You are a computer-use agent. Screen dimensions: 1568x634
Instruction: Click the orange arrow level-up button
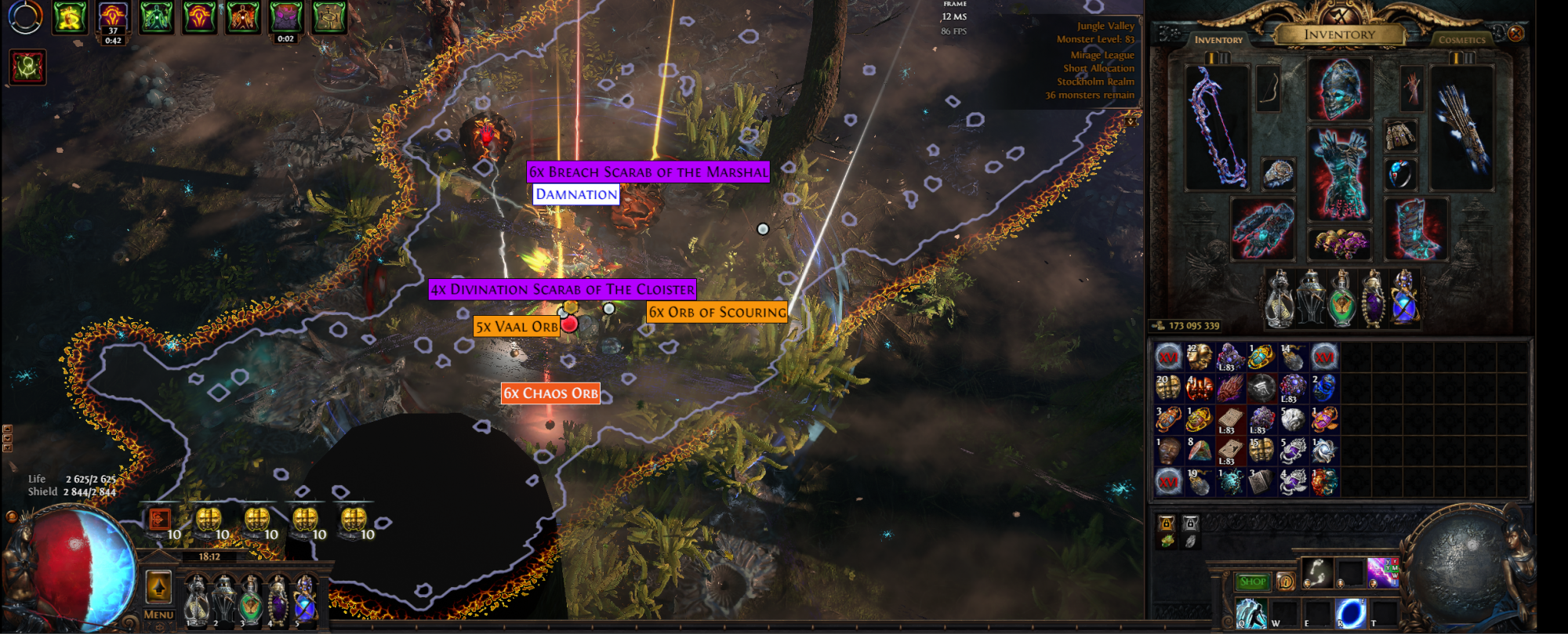158,586
